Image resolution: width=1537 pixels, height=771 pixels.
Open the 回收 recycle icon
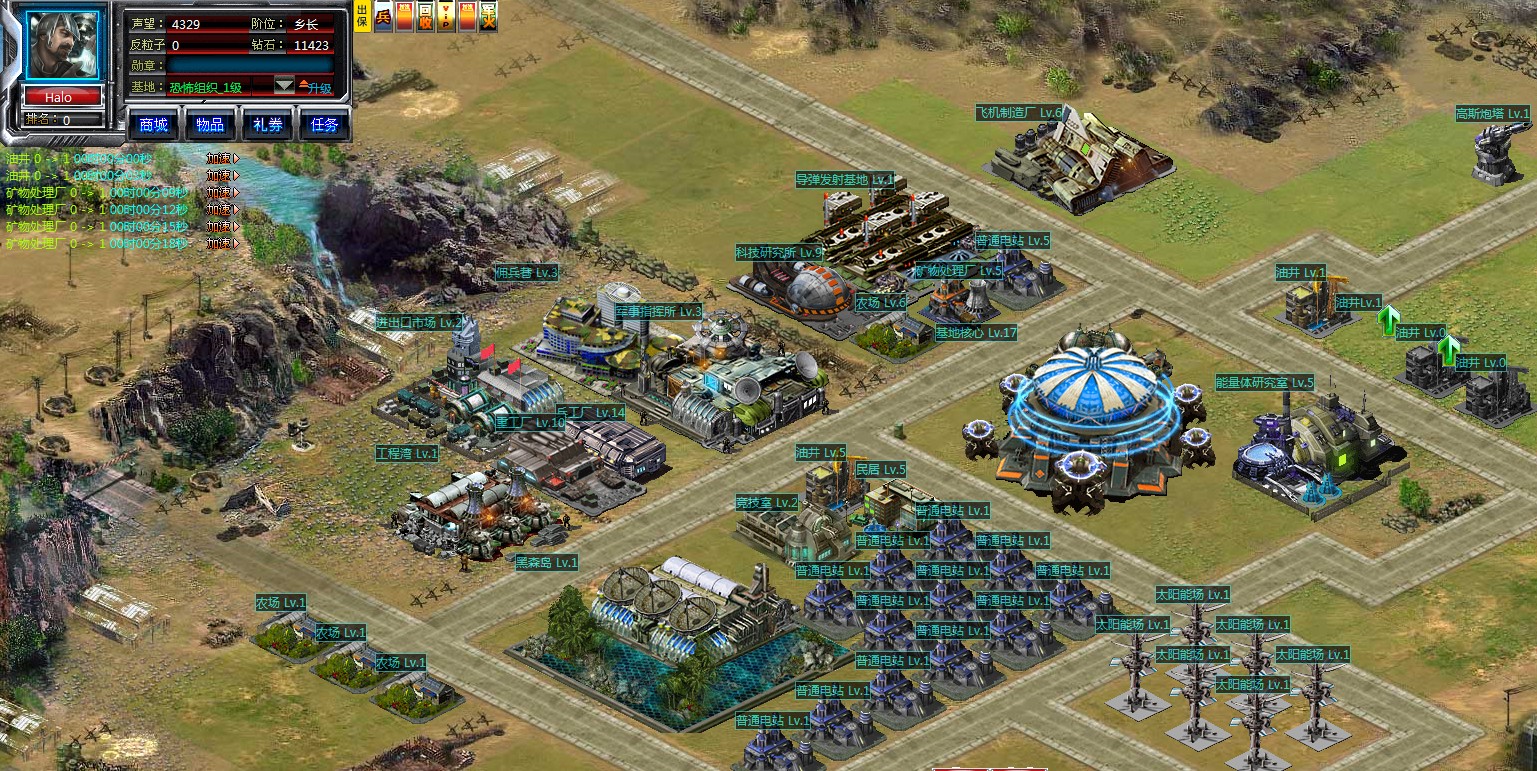425,17
